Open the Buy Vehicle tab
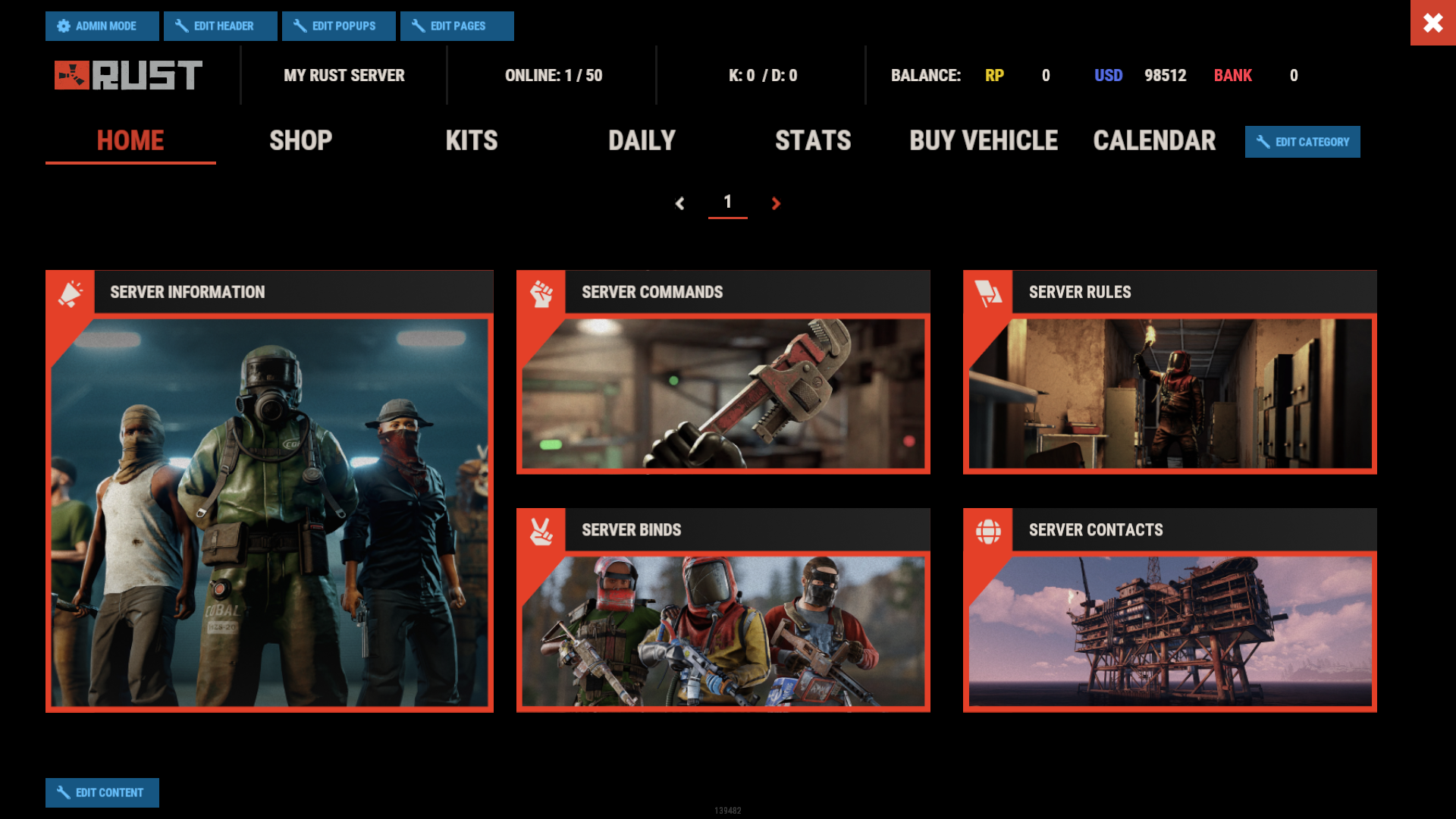The width and height of the screenshot is (1456, 819). (x=984, y=141)
